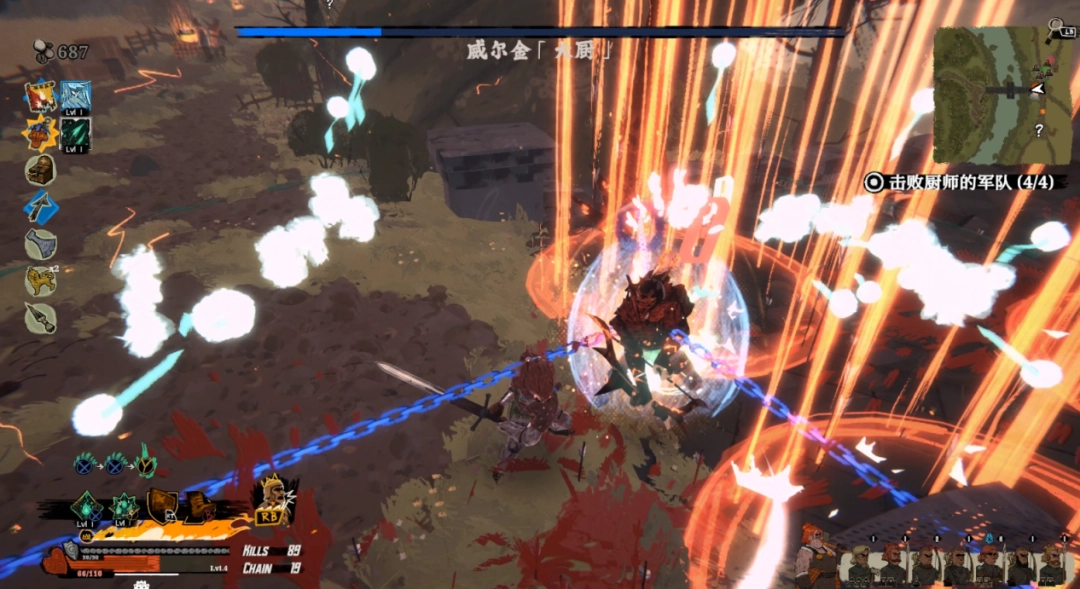
Task: Click the blue ice skill Lvl 1 icon
Action: (x=75, y=97)
